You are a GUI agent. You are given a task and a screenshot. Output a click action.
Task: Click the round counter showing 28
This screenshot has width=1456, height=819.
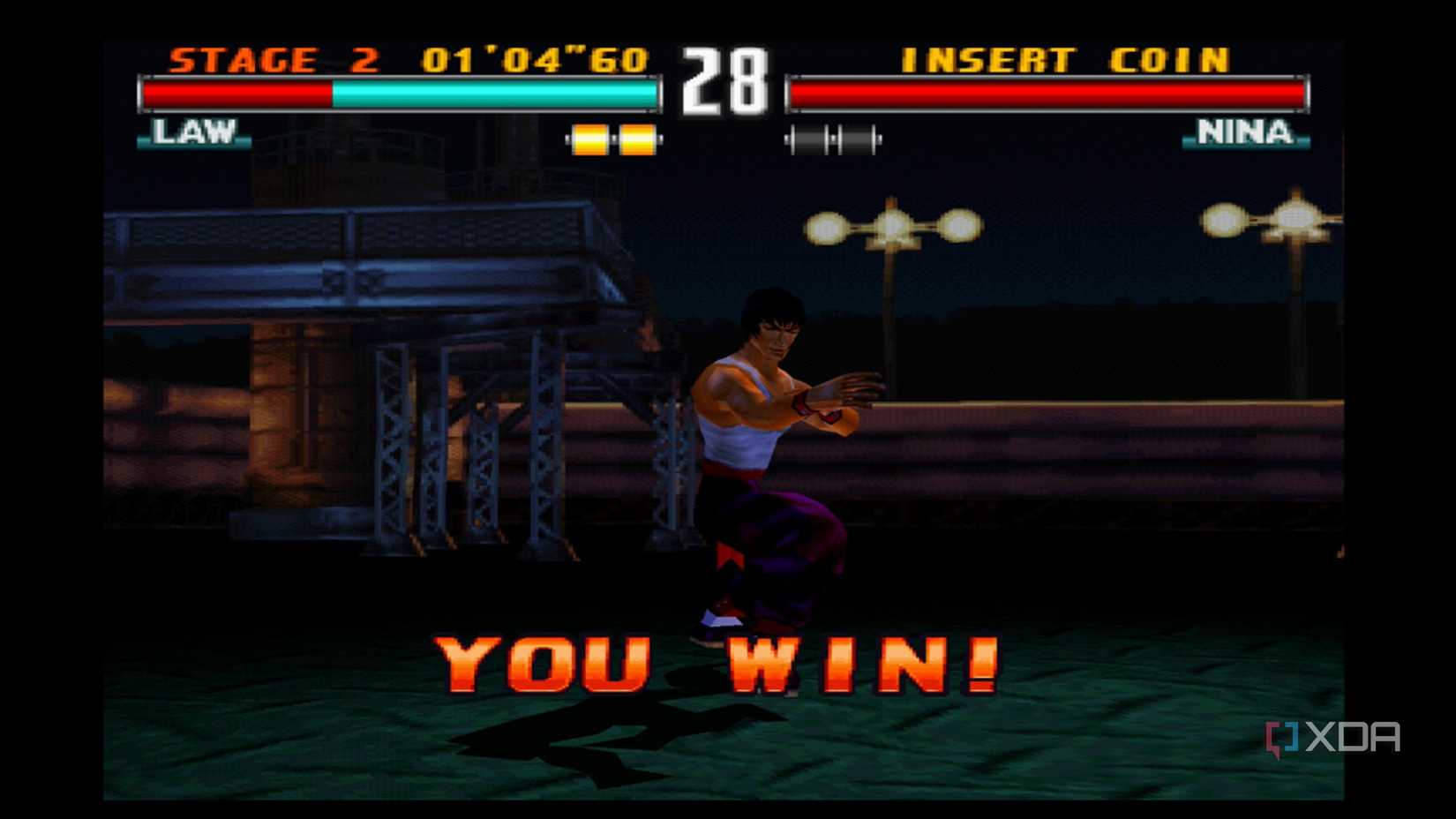coord(722,78)
